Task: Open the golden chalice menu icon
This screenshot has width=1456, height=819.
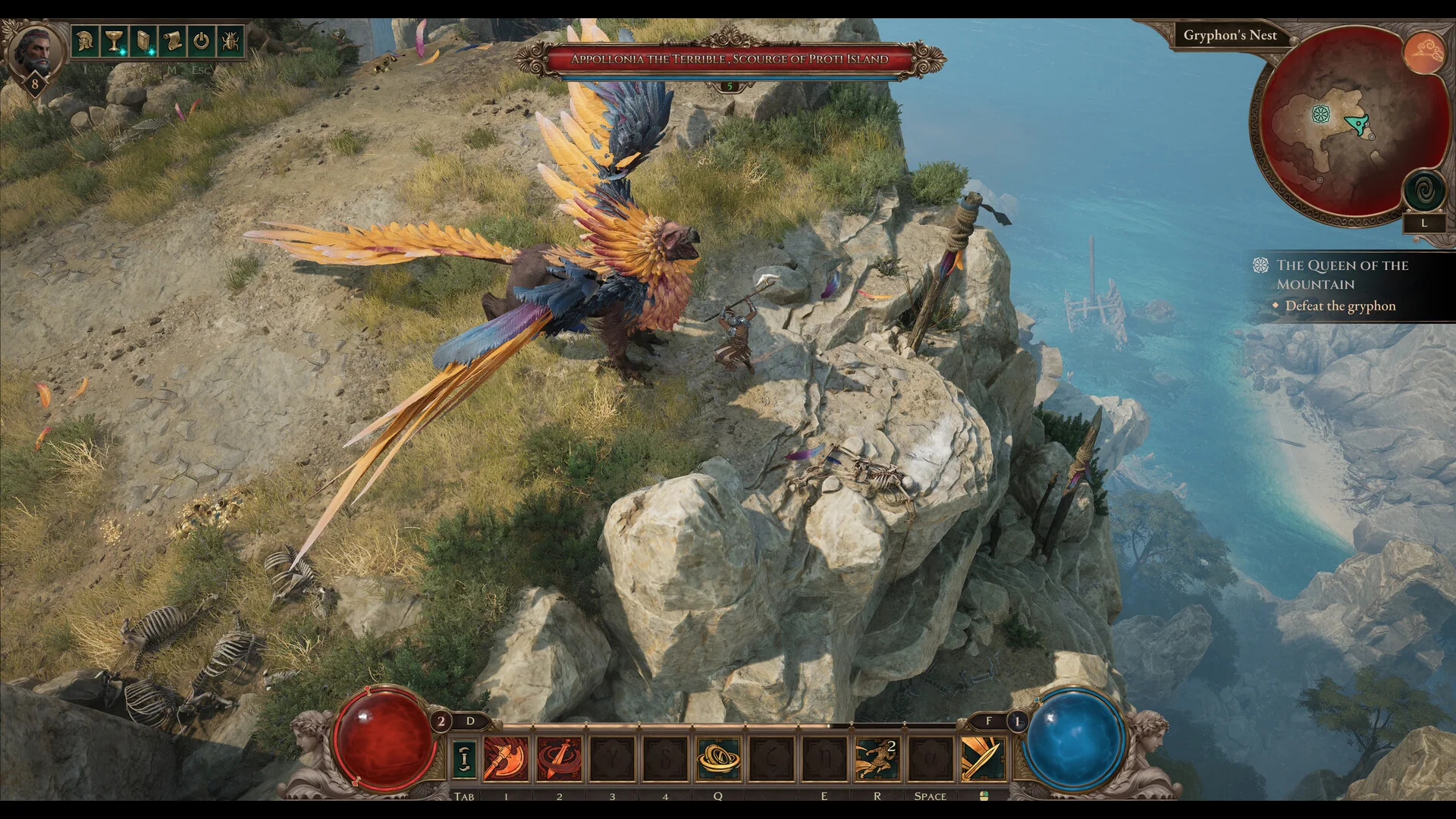Action: click(x=114, y=40)
